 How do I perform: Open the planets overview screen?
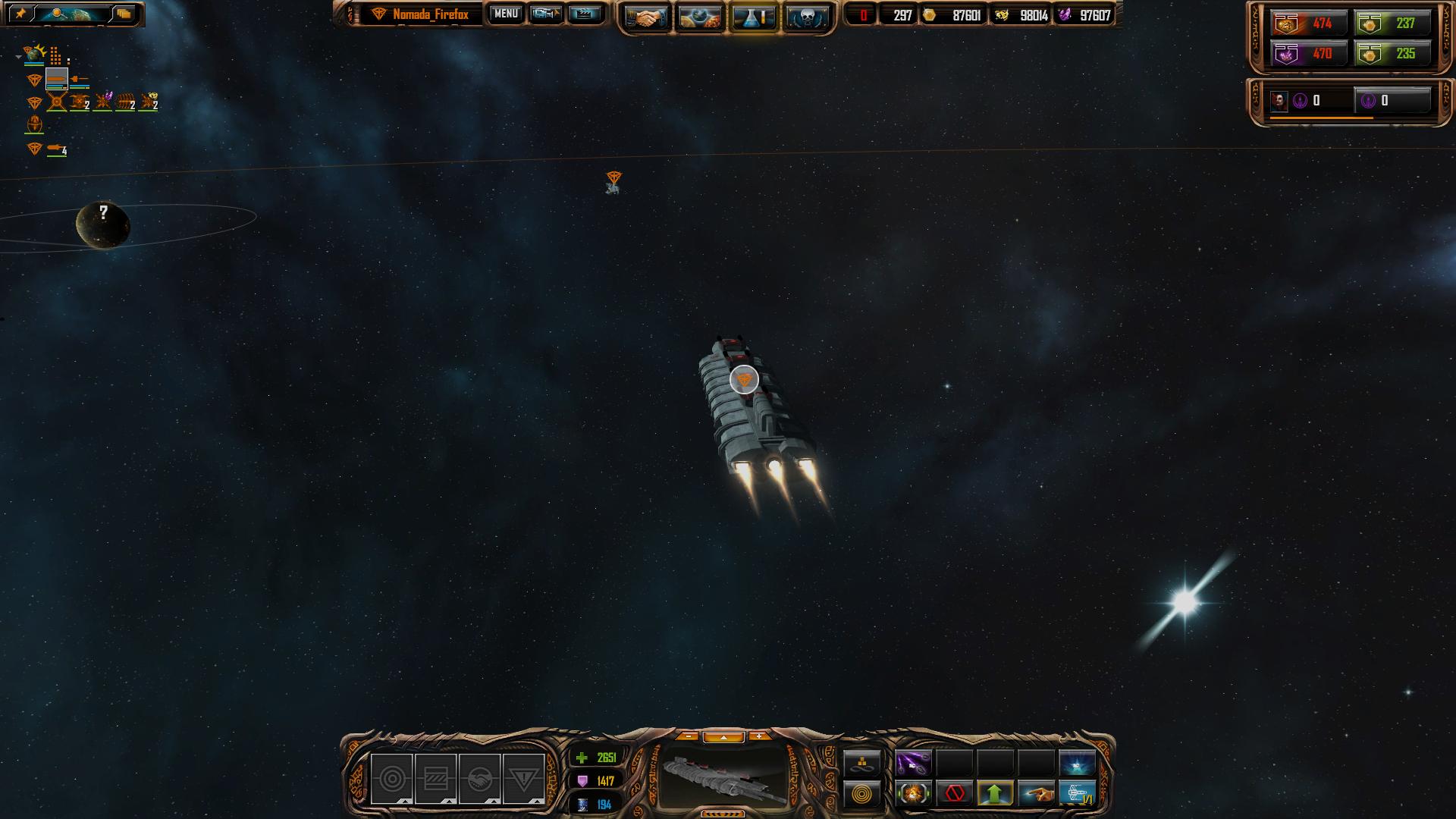700,18
